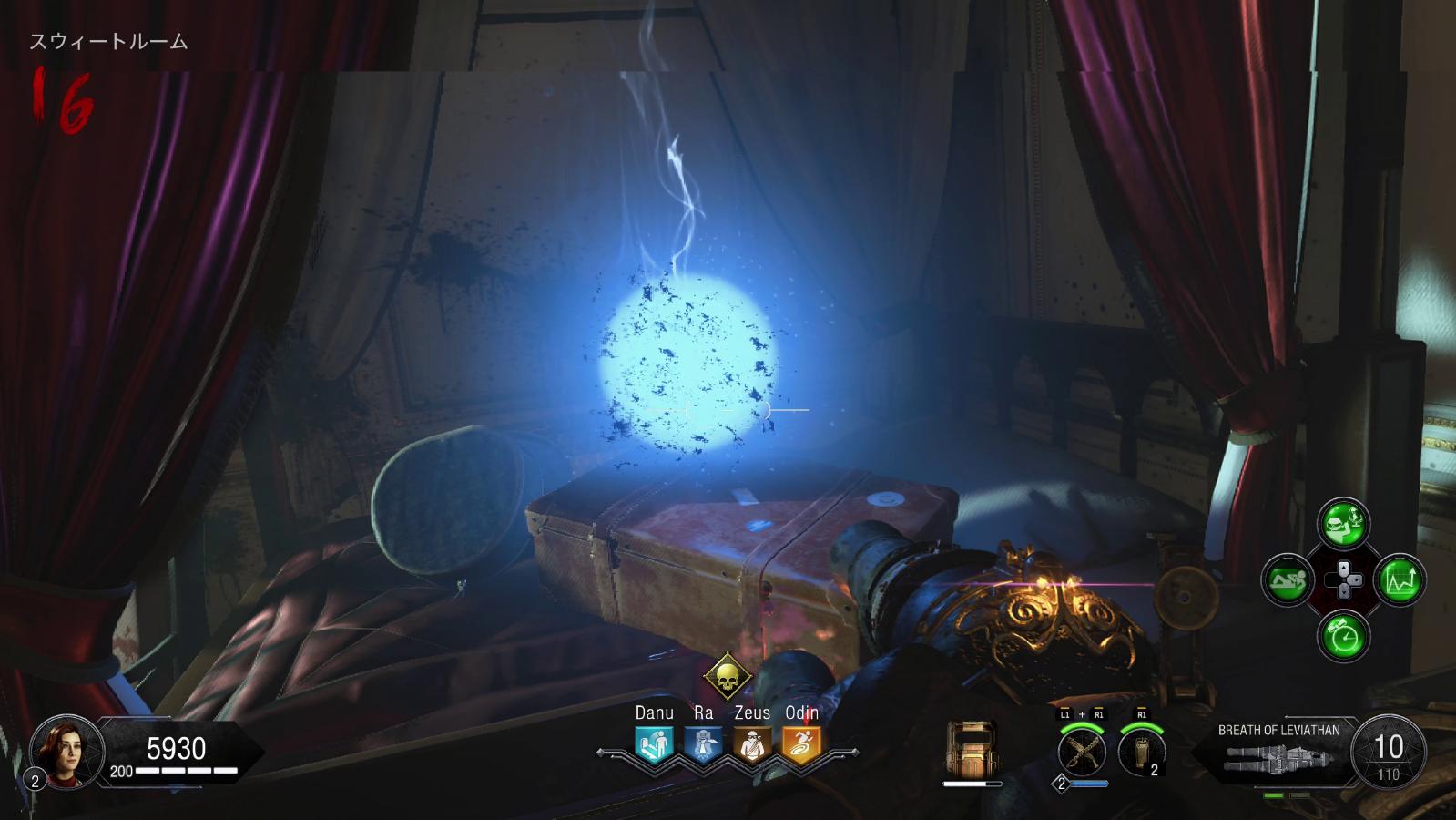Use the reclining figure elixir icon
Image resolution: width=1456 pixels, height=820 pixels.
[1288, 579]
